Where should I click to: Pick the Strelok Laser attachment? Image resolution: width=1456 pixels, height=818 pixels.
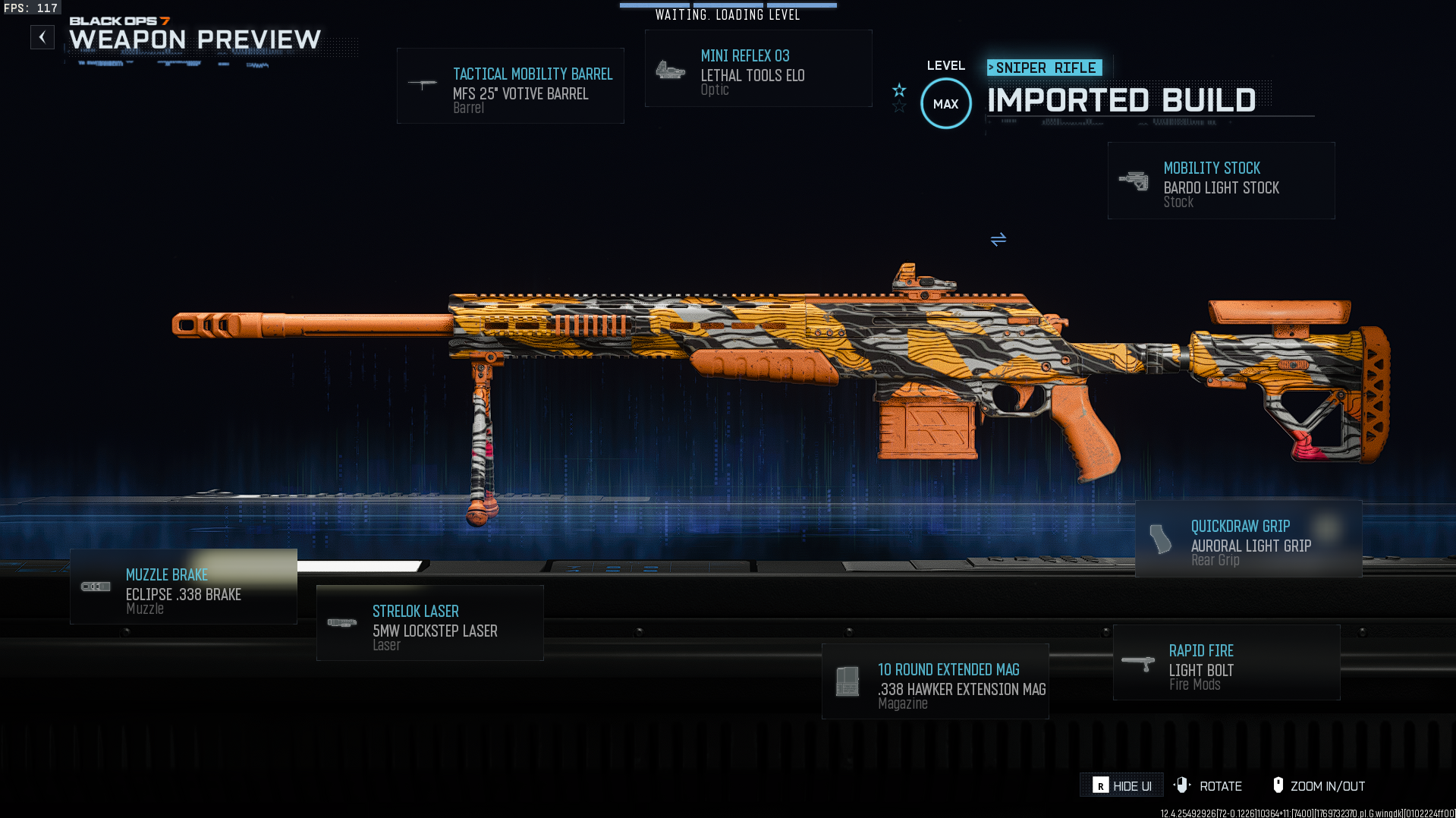(429, 624)
